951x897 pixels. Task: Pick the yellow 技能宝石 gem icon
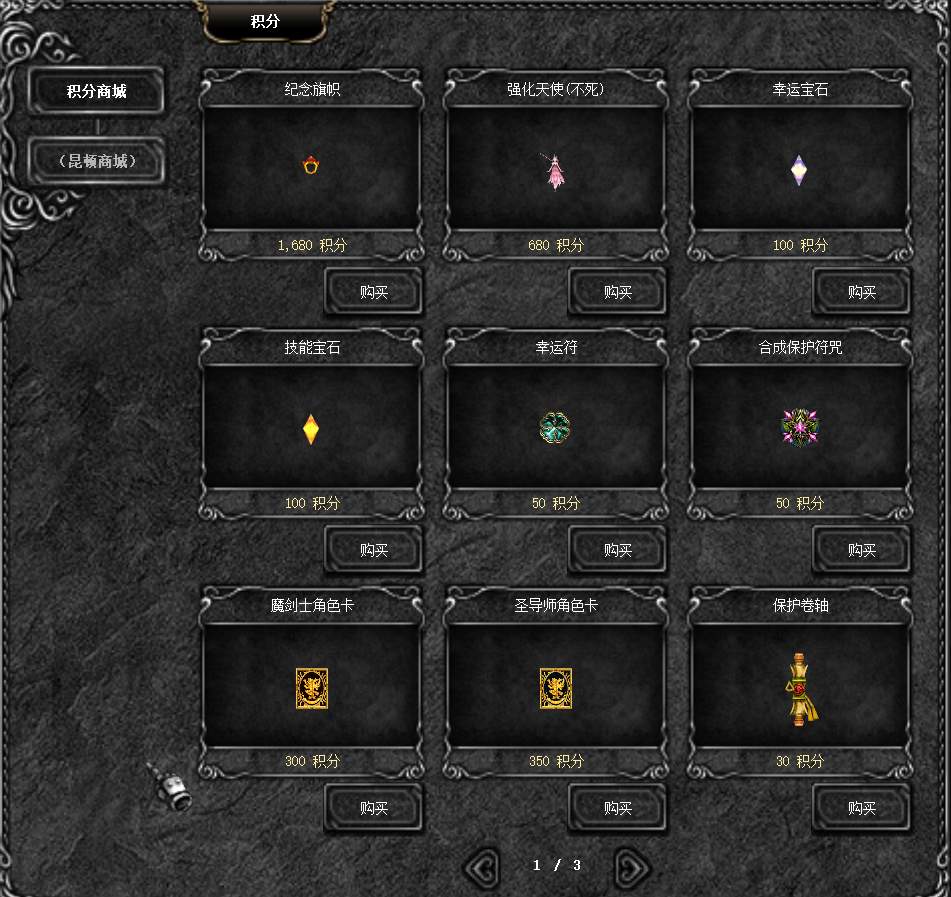click(311, 429)
